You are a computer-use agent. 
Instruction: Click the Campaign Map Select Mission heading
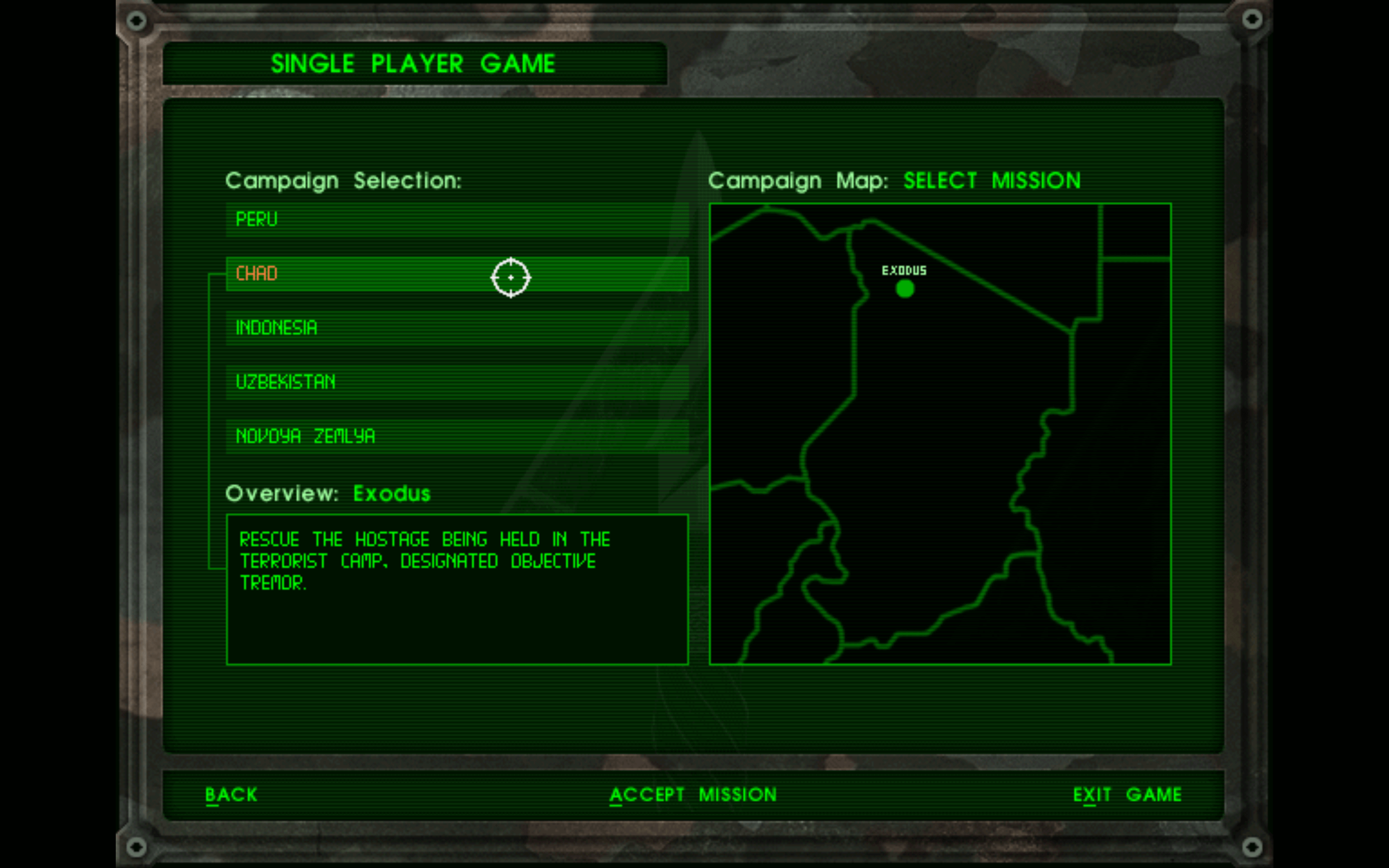[895, 180]
